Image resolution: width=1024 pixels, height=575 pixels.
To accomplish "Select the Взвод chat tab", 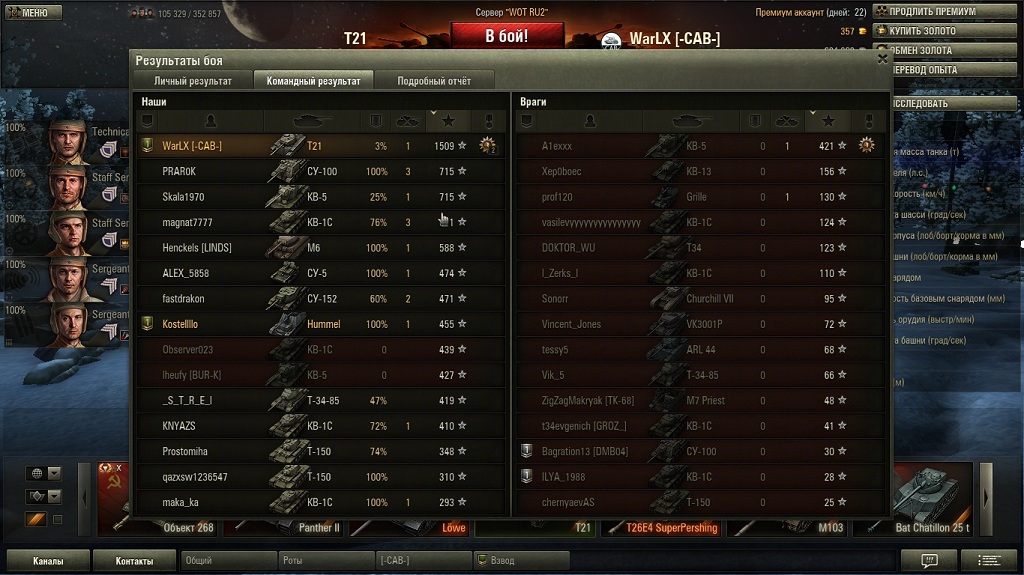I will click(x=520, y=561).
